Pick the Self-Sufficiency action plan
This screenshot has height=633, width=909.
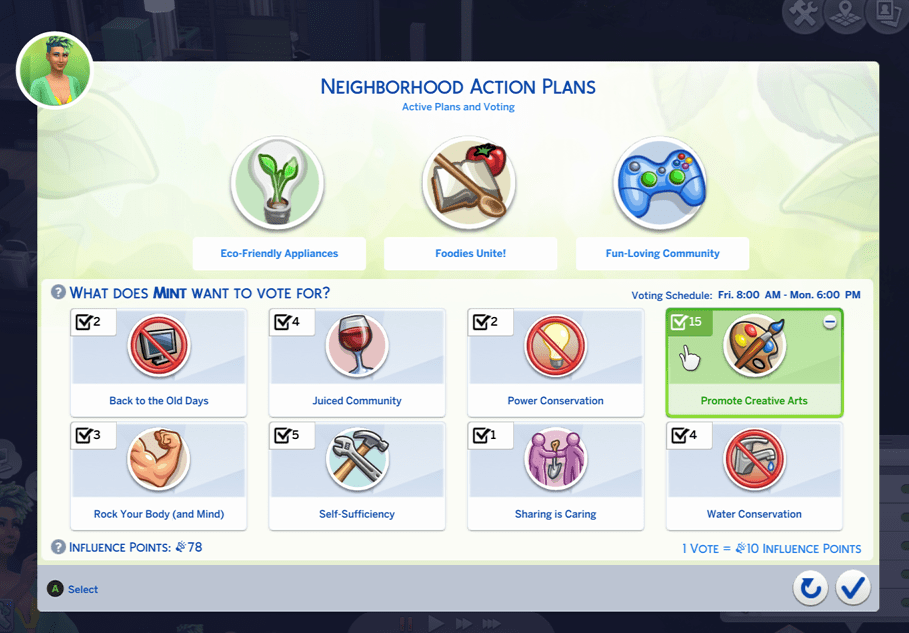[x=356, y=475]
